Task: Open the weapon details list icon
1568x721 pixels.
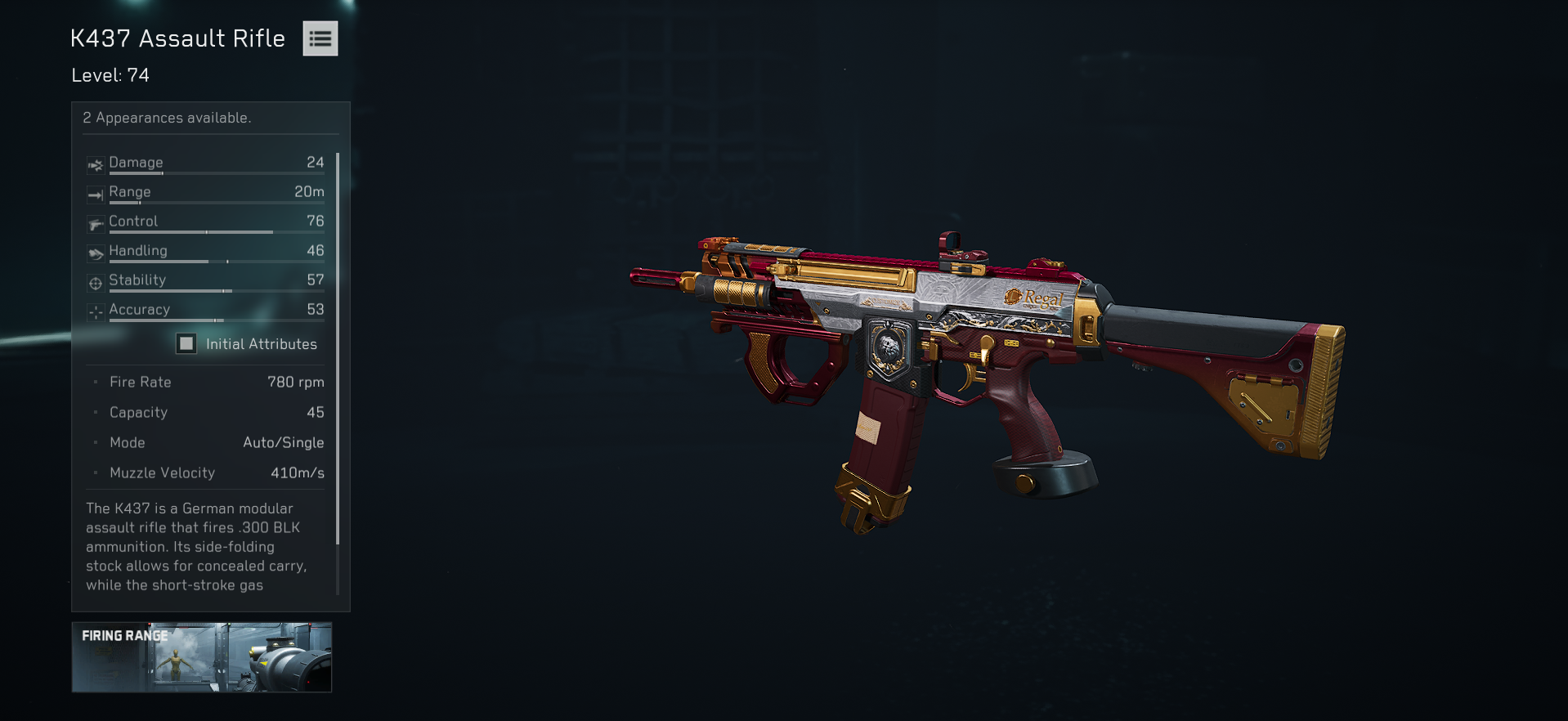Action: pos(320,38)
